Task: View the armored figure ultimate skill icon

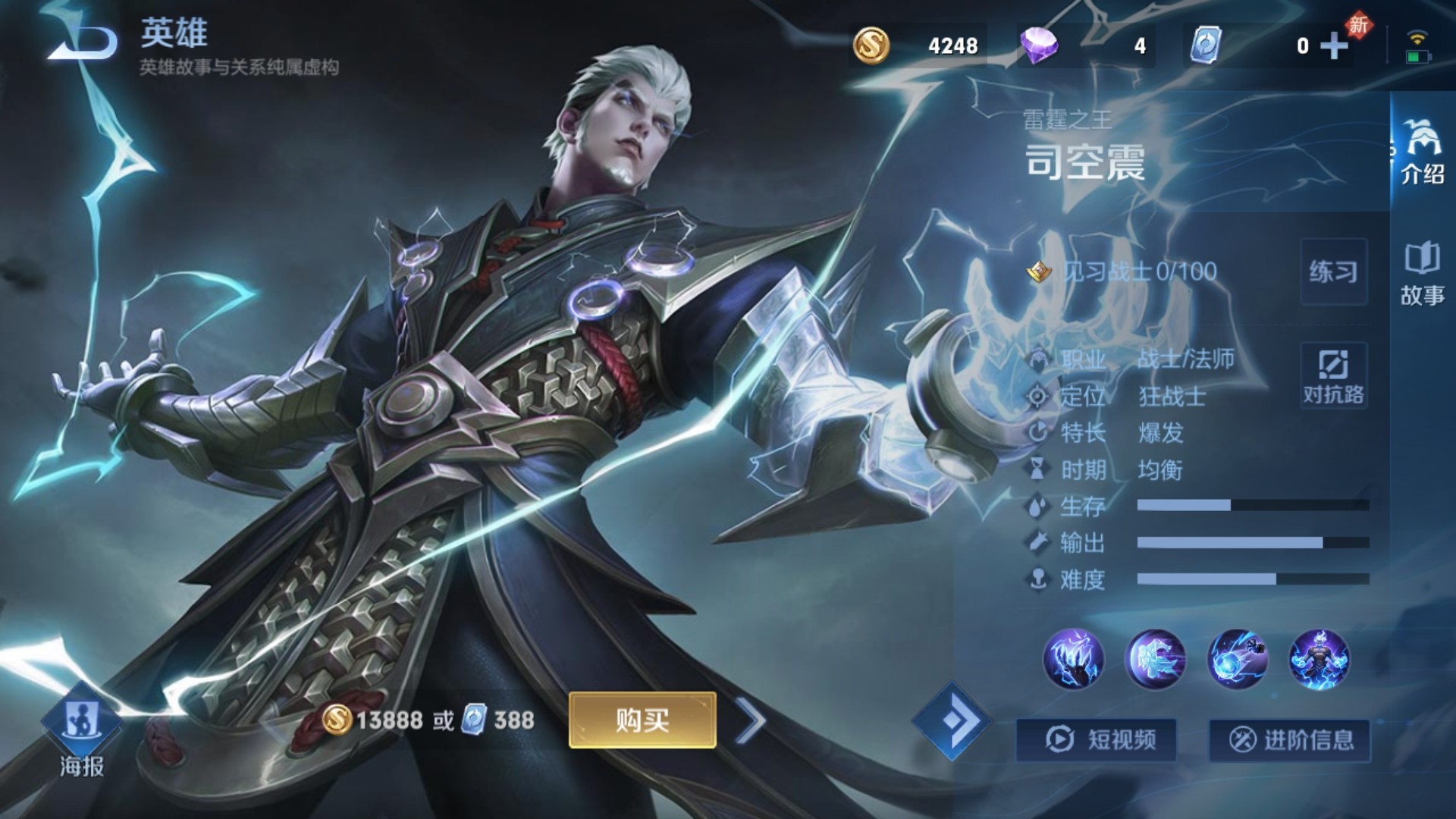Action: pos(1319,659)
